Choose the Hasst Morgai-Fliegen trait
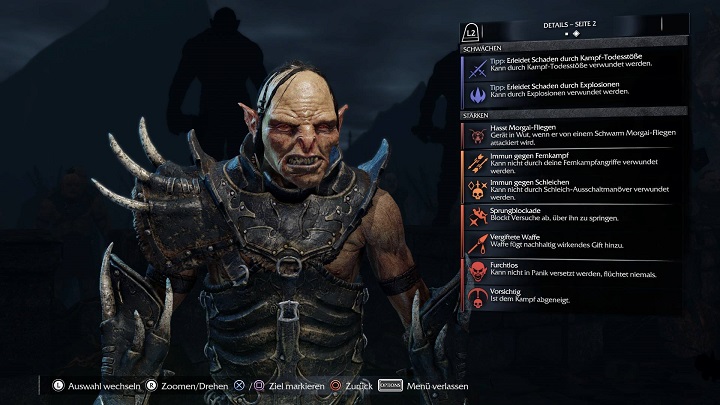This screenshot has width=720, height=405. click(x=573, y=135)
